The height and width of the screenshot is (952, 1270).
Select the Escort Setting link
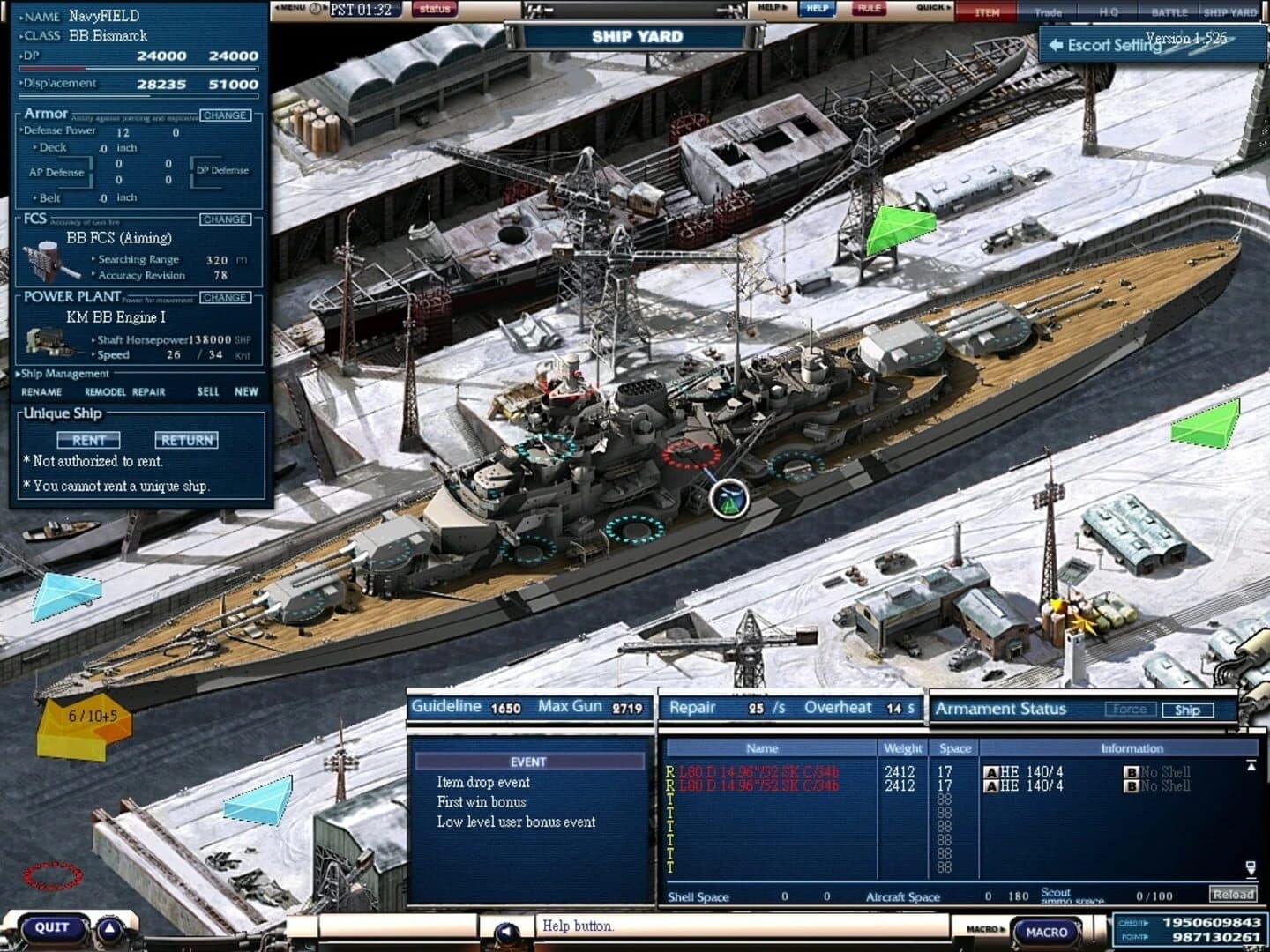click(1106, 44)
